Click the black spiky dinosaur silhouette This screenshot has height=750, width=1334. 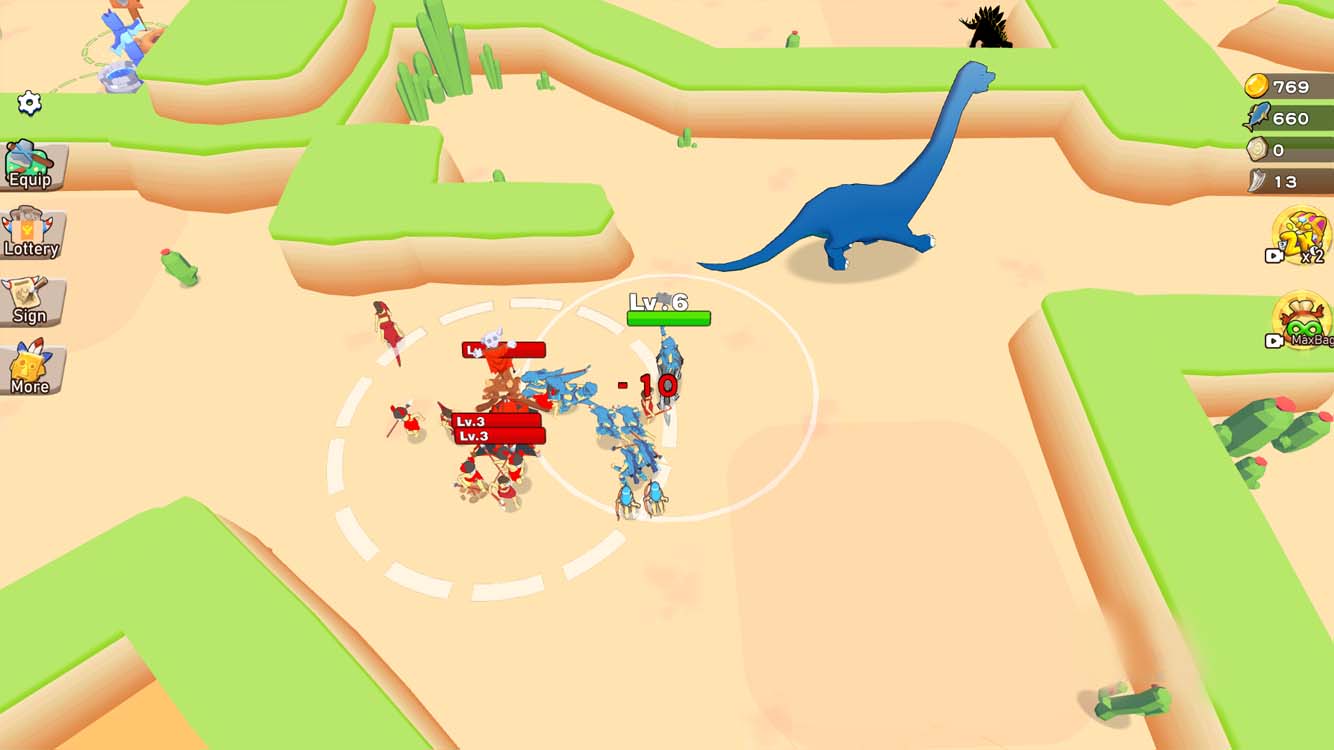[985, 28]
